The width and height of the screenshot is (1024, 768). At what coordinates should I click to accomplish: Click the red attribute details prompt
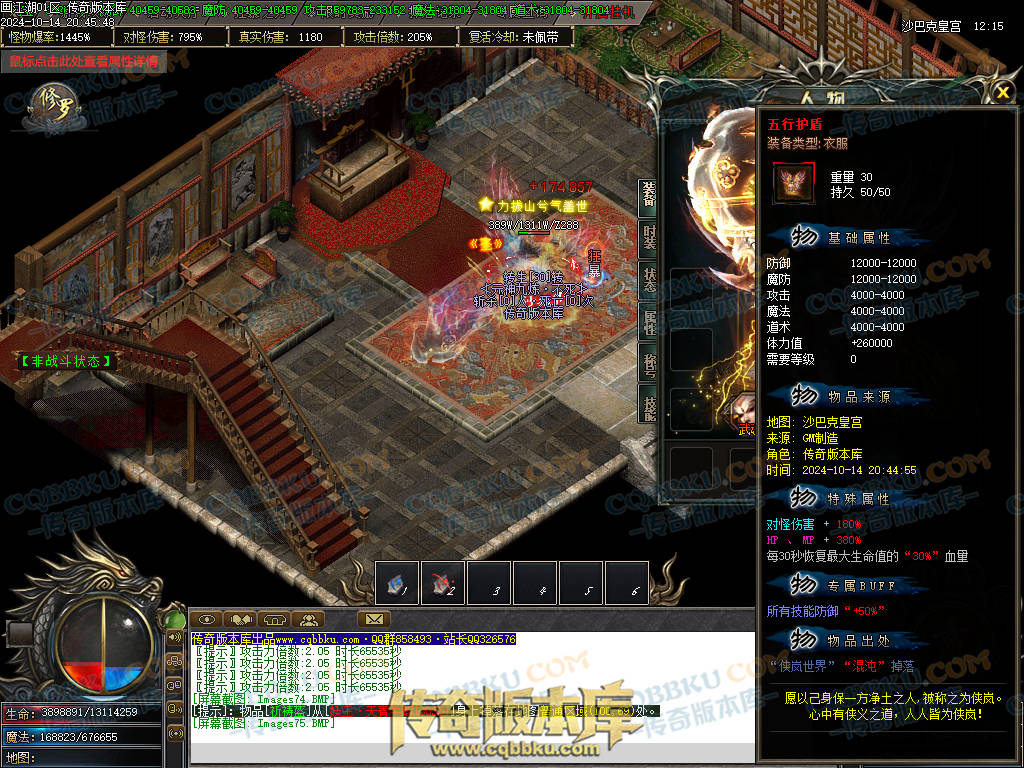84,61
